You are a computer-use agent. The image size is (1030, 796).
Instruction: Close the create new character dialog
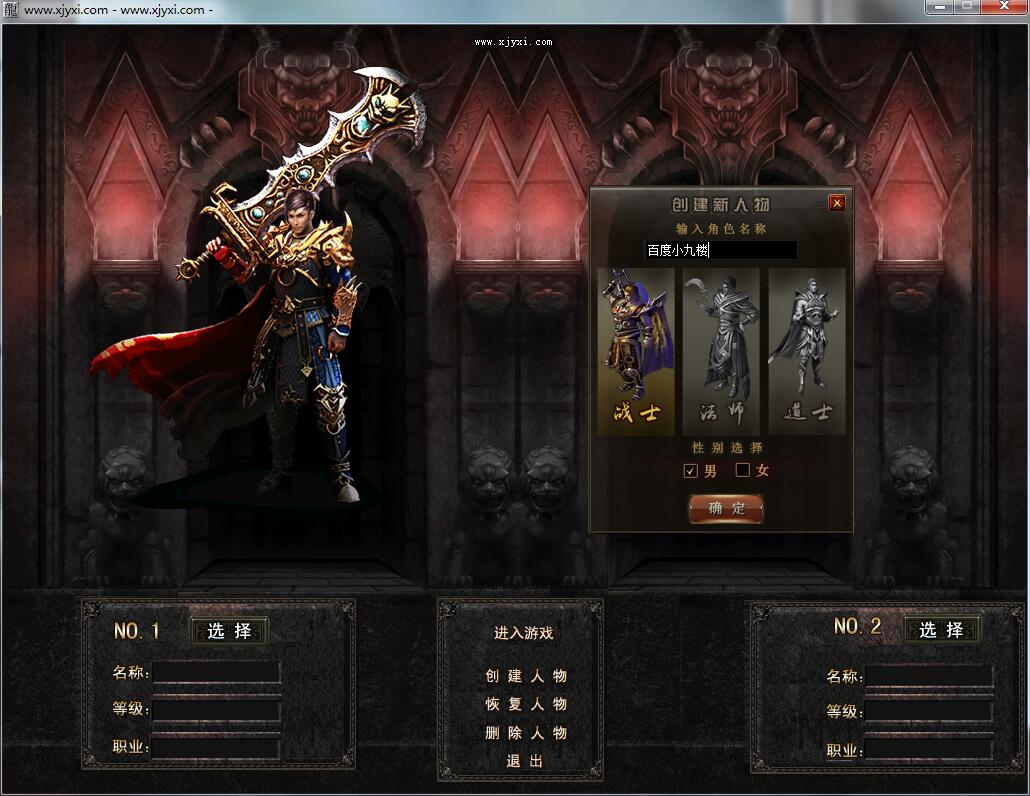(837, 203)
